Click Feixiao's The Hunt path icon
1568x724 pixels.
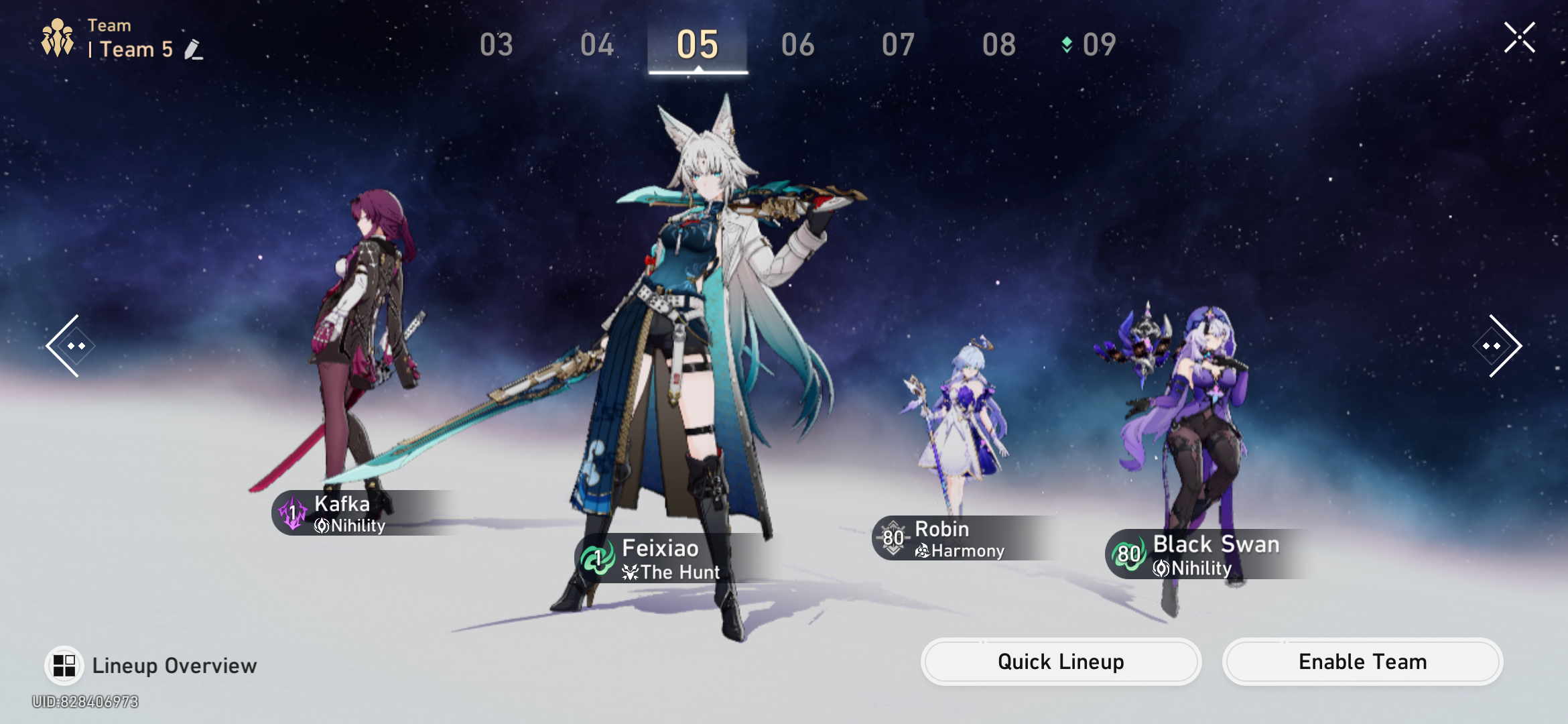click(x=630, y=572)
